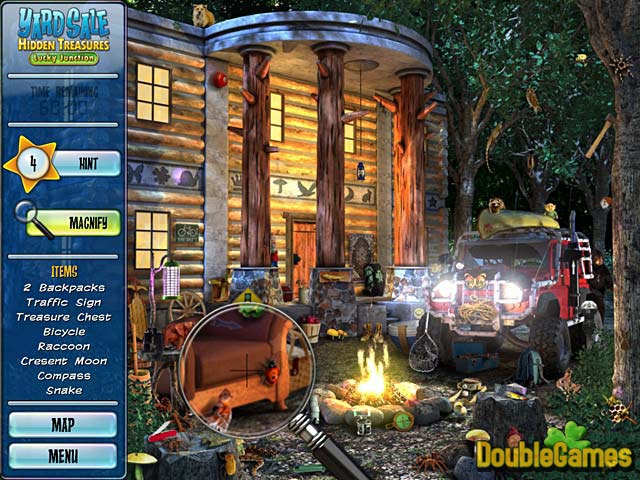The height and width of the screenshot is (480, 640).
Task: Open the game Menu
Action: [63, 456]
